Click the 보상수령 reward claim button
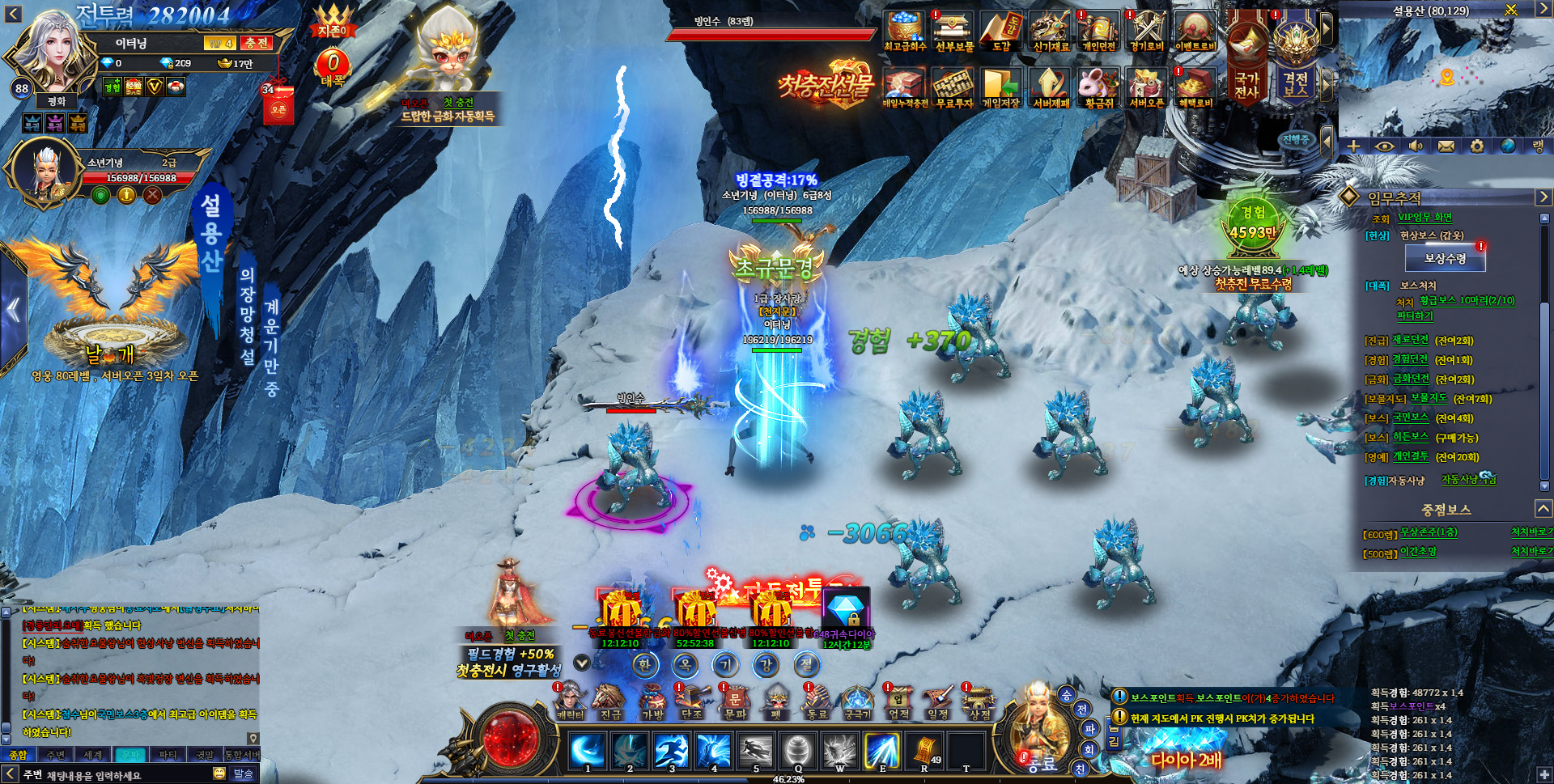This screenshot has height=784, width=1554. [1445, 259]
